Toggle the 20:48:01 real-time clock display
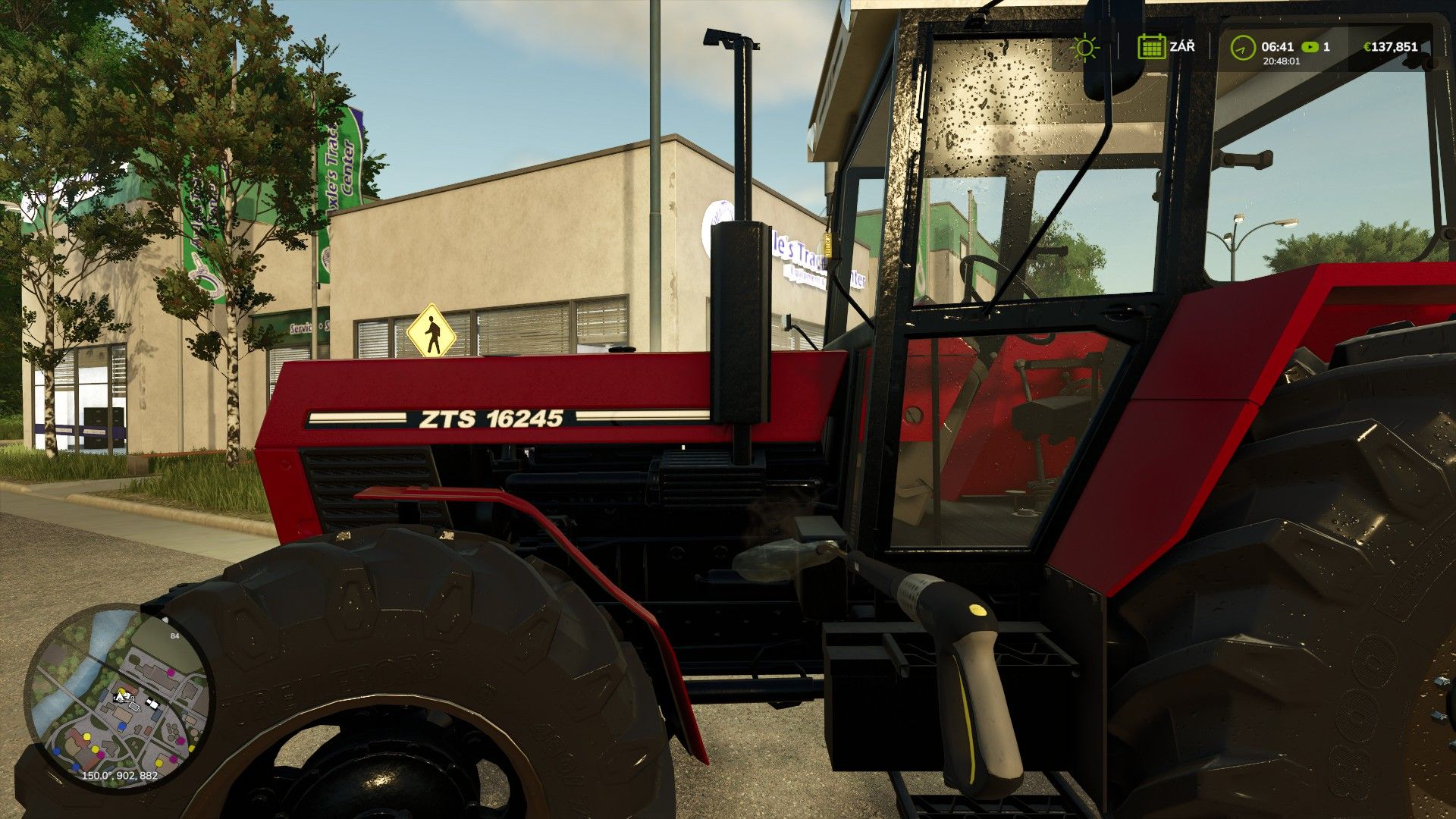The width and height of the screenshot is (1456, 819). [x=1281, y=61]
